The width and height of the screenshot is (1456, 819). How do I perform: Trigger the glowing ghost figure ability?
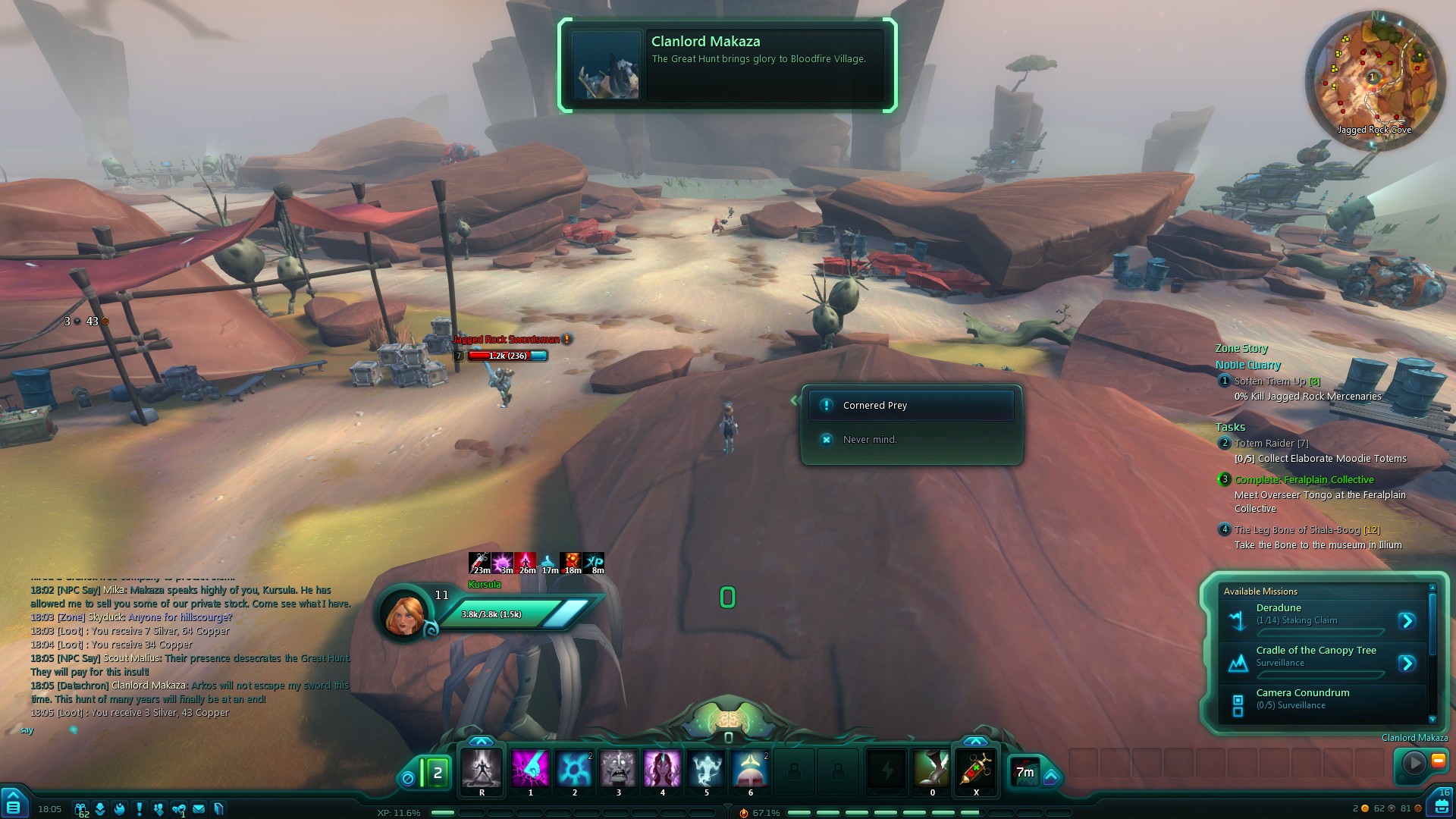click(706, 769)
